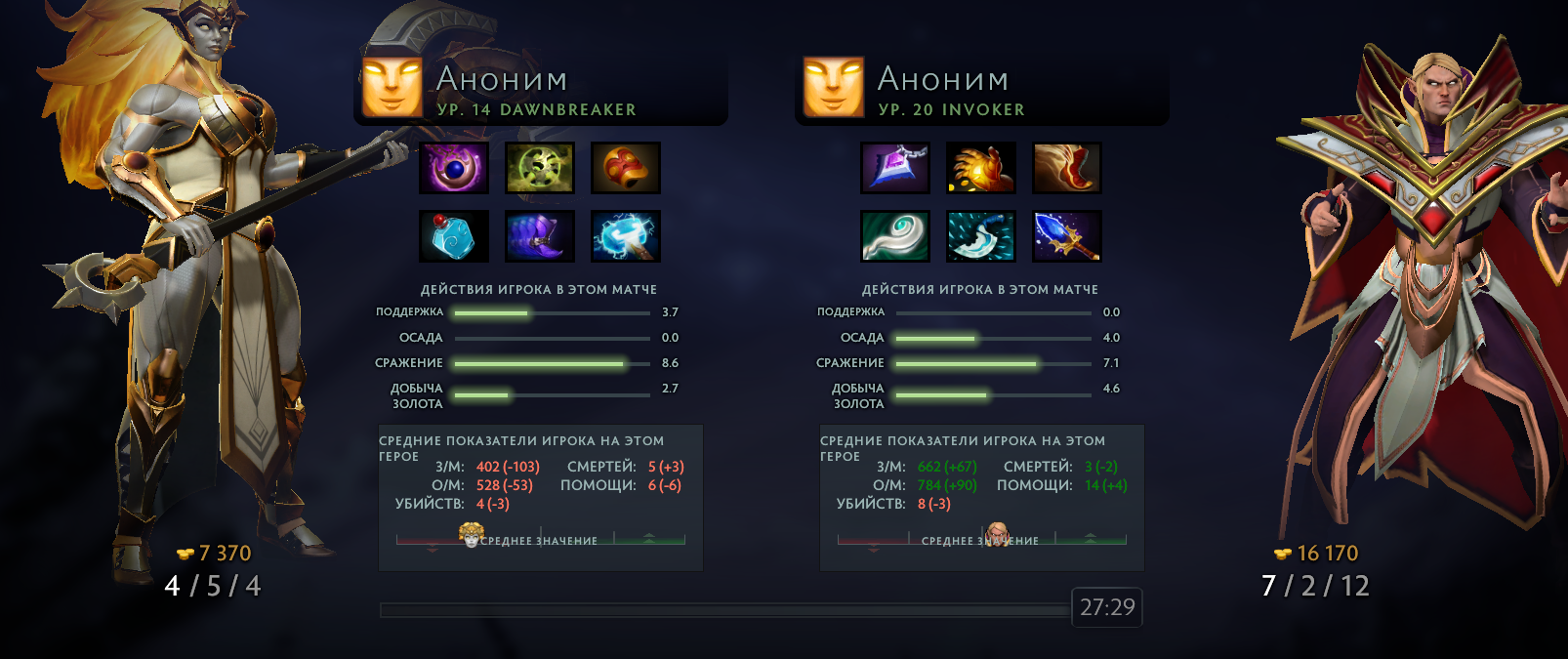This screenshot has width=1568, height=659.
Task: Open the Dawnbreaker player's avatar portrait
Action: (x=392, y=87)
